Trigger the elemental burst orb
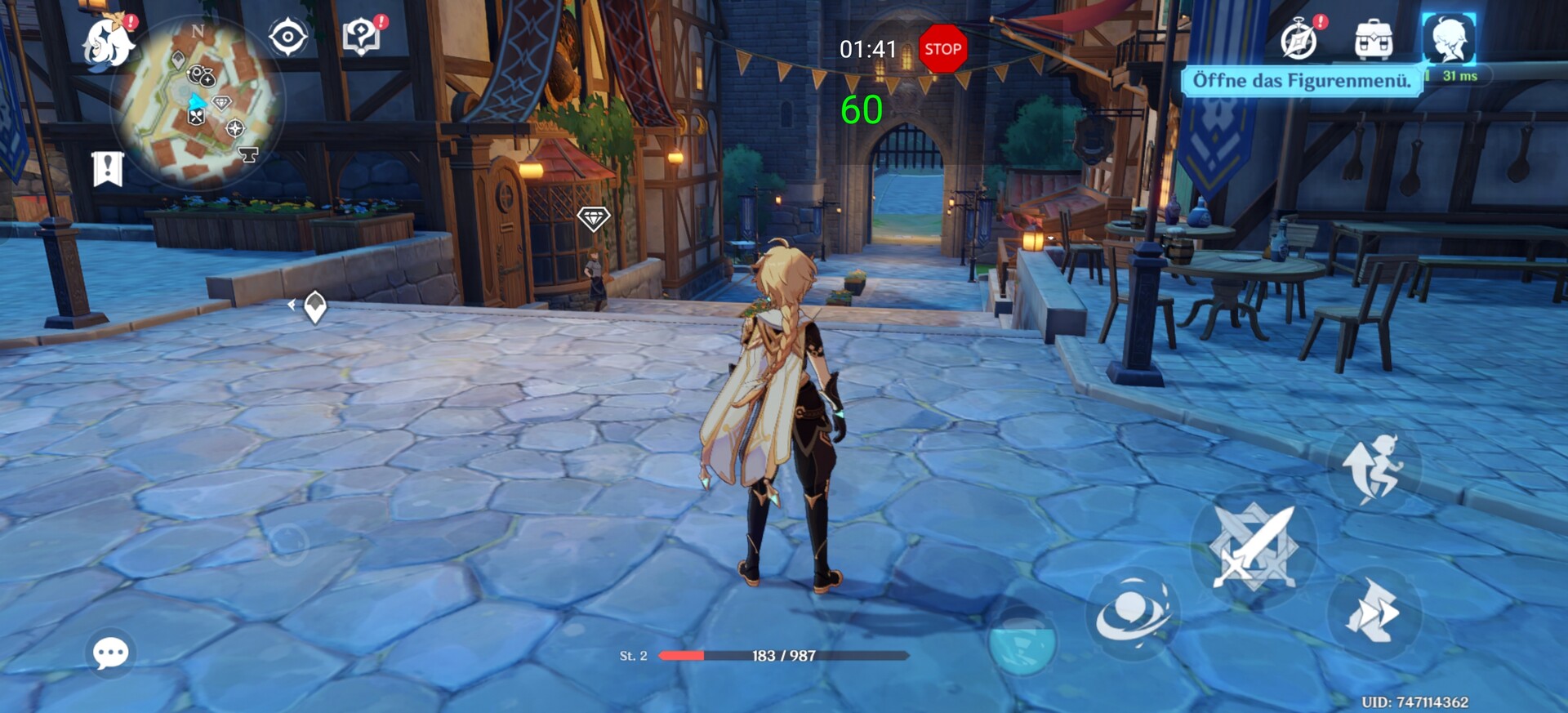The width and height of the screenshot is (1568, 713). tap(1022, 641)
